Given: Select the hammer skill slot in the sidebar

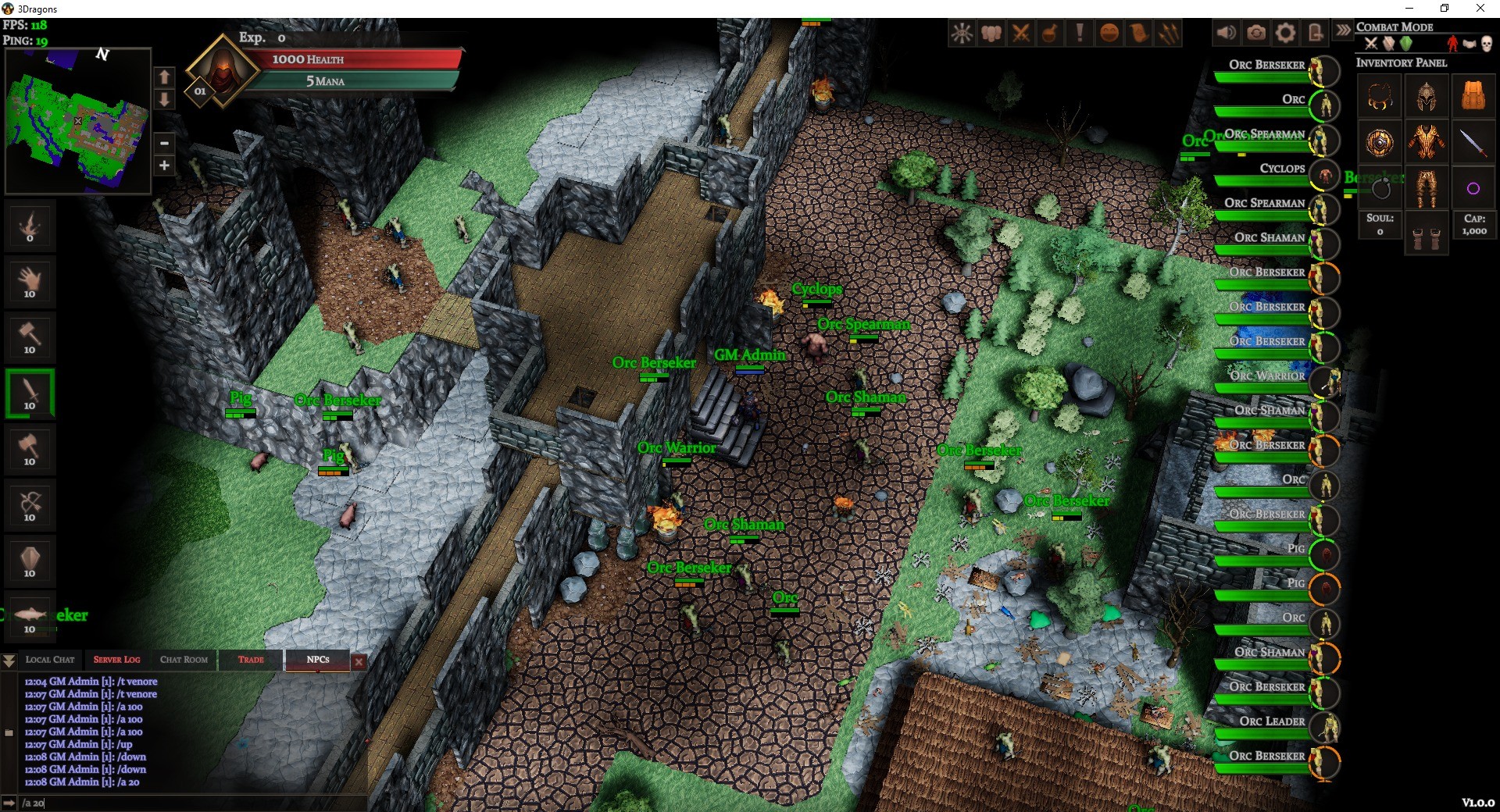Looking at the screenshot, I should click(30, 337).
